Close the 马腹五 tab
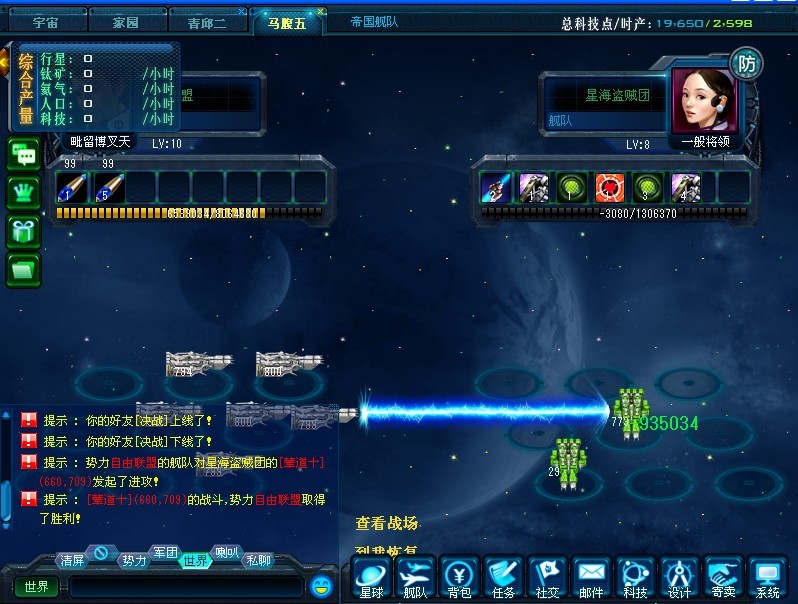798x604 pixels. [320, 12]
